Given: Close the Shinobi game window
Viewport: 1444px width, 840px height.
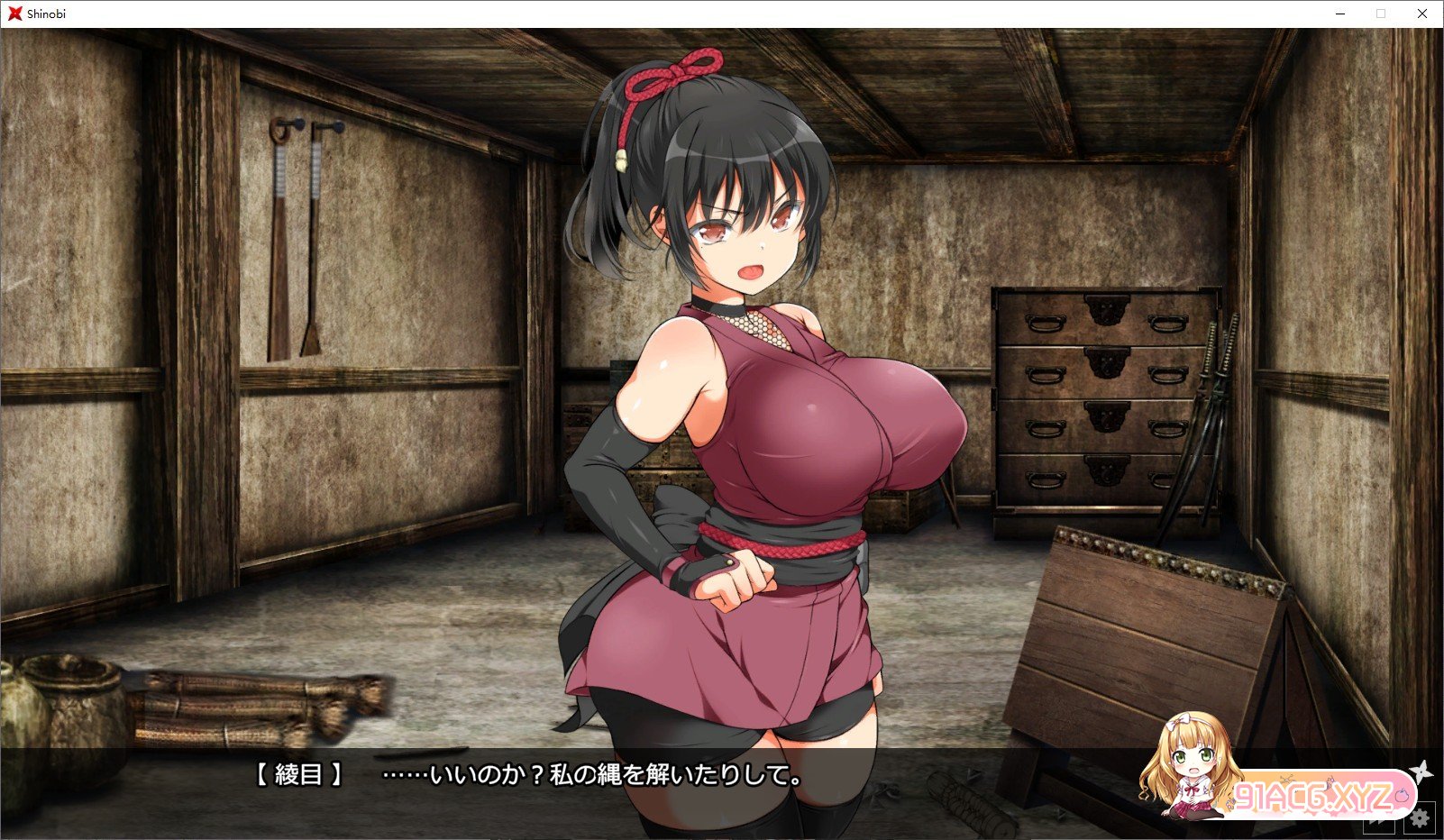Looking at the screenshot, I should pyautogui.click(x=1422, y=14).
